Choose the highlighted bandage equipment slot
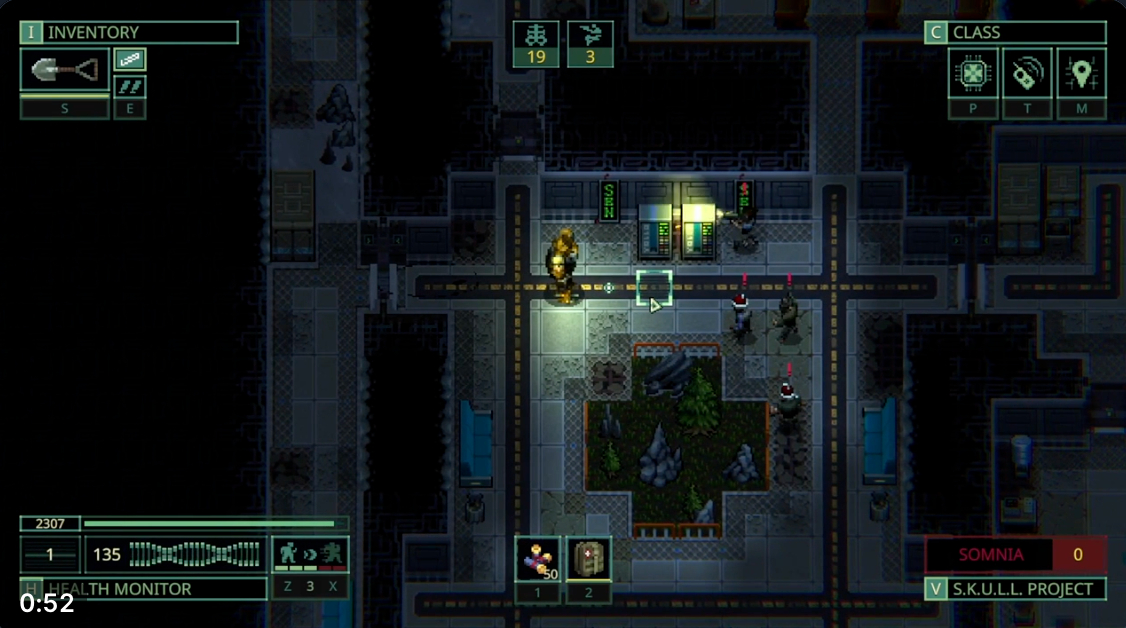 [130, 60]
